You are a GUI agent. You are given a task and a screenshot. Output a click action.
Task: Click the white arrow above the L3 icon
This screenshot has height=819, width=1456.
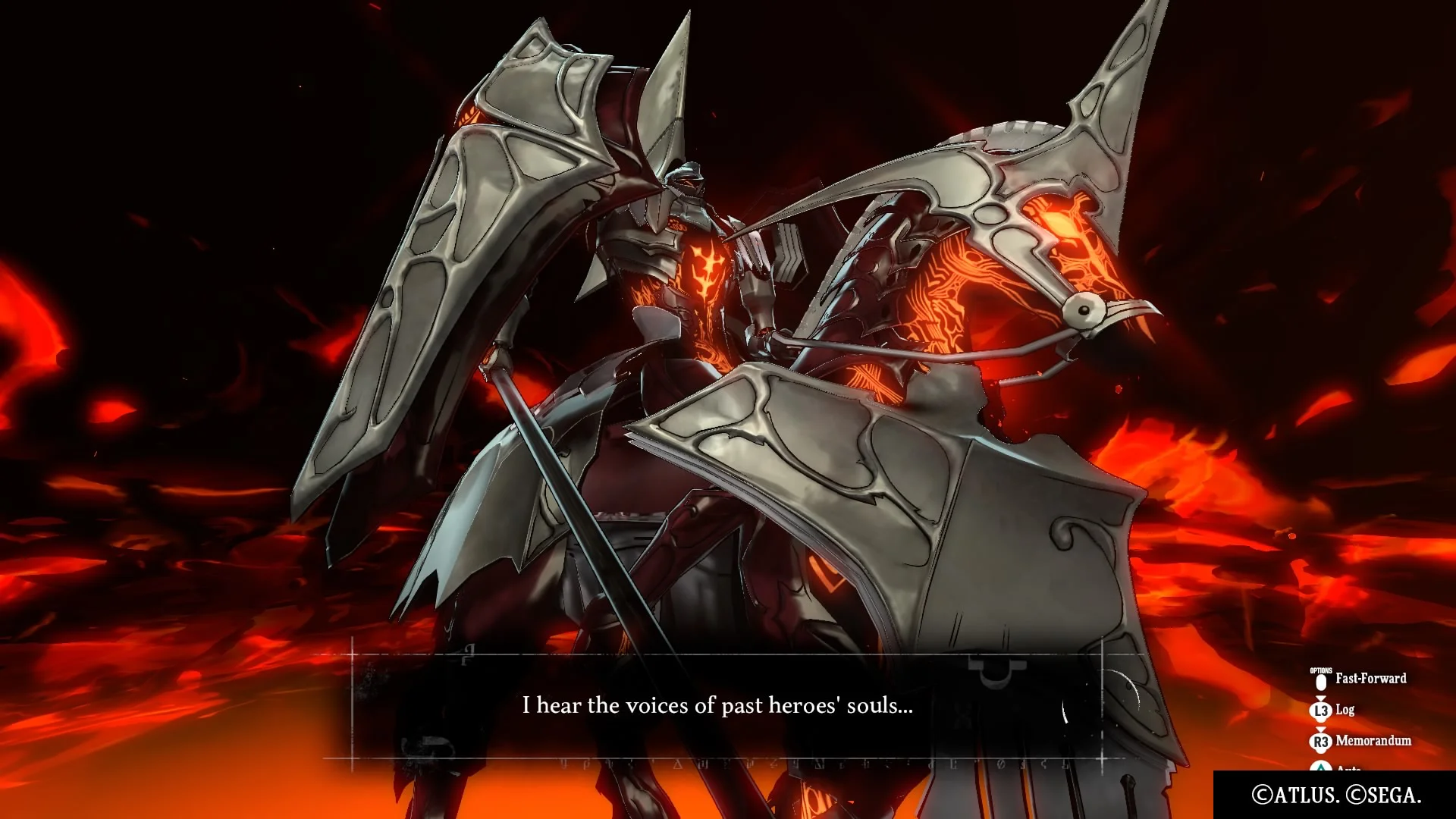[x=1321, y=698]
